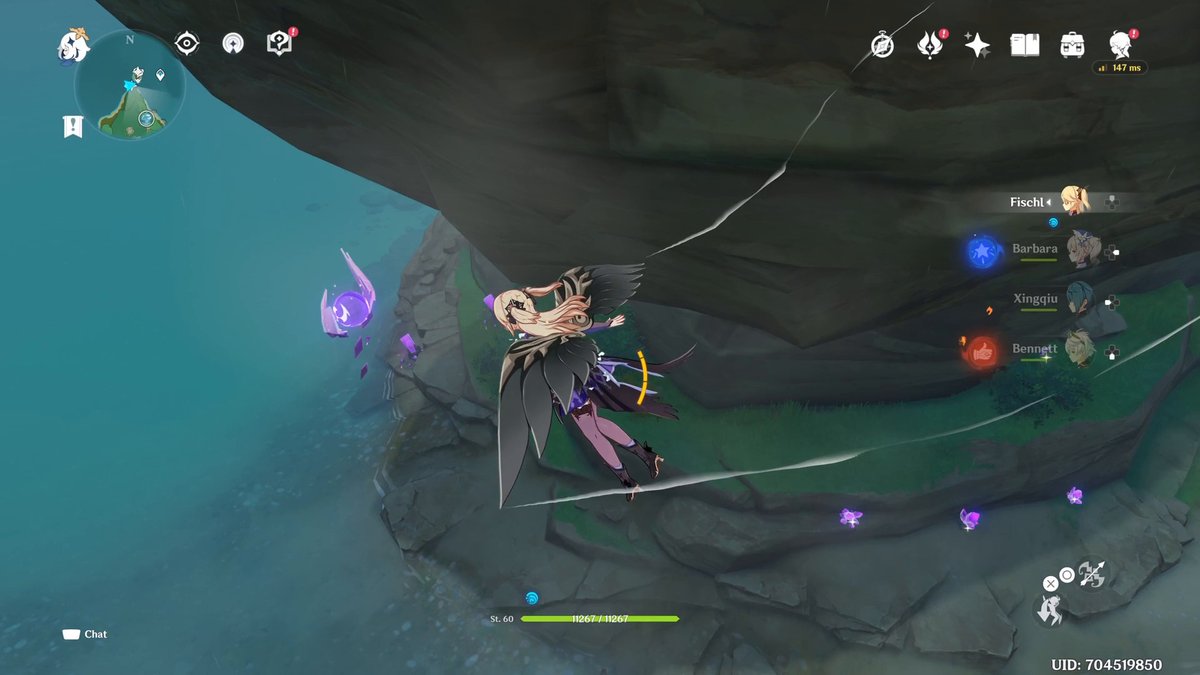Switch to Barbara in the party
This screenshot has height=675, width=1200.
click(1078, 249)
